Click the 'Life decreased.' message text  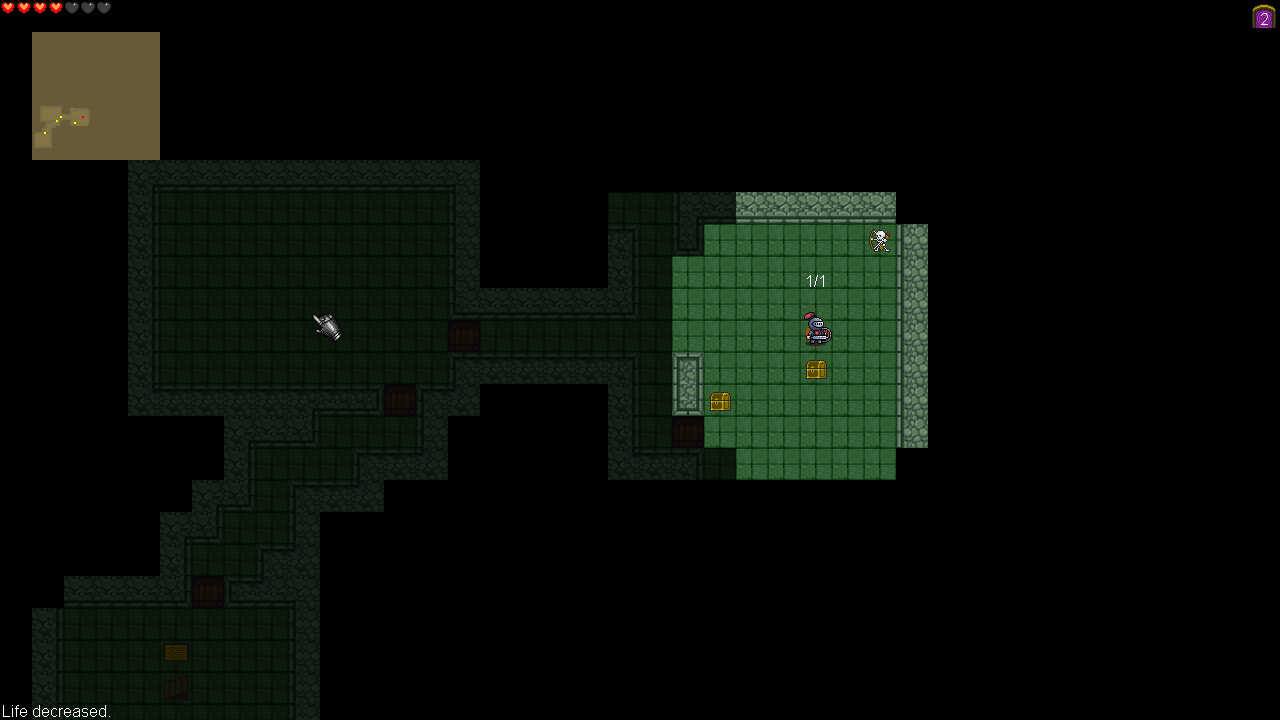tap(55, 711)
